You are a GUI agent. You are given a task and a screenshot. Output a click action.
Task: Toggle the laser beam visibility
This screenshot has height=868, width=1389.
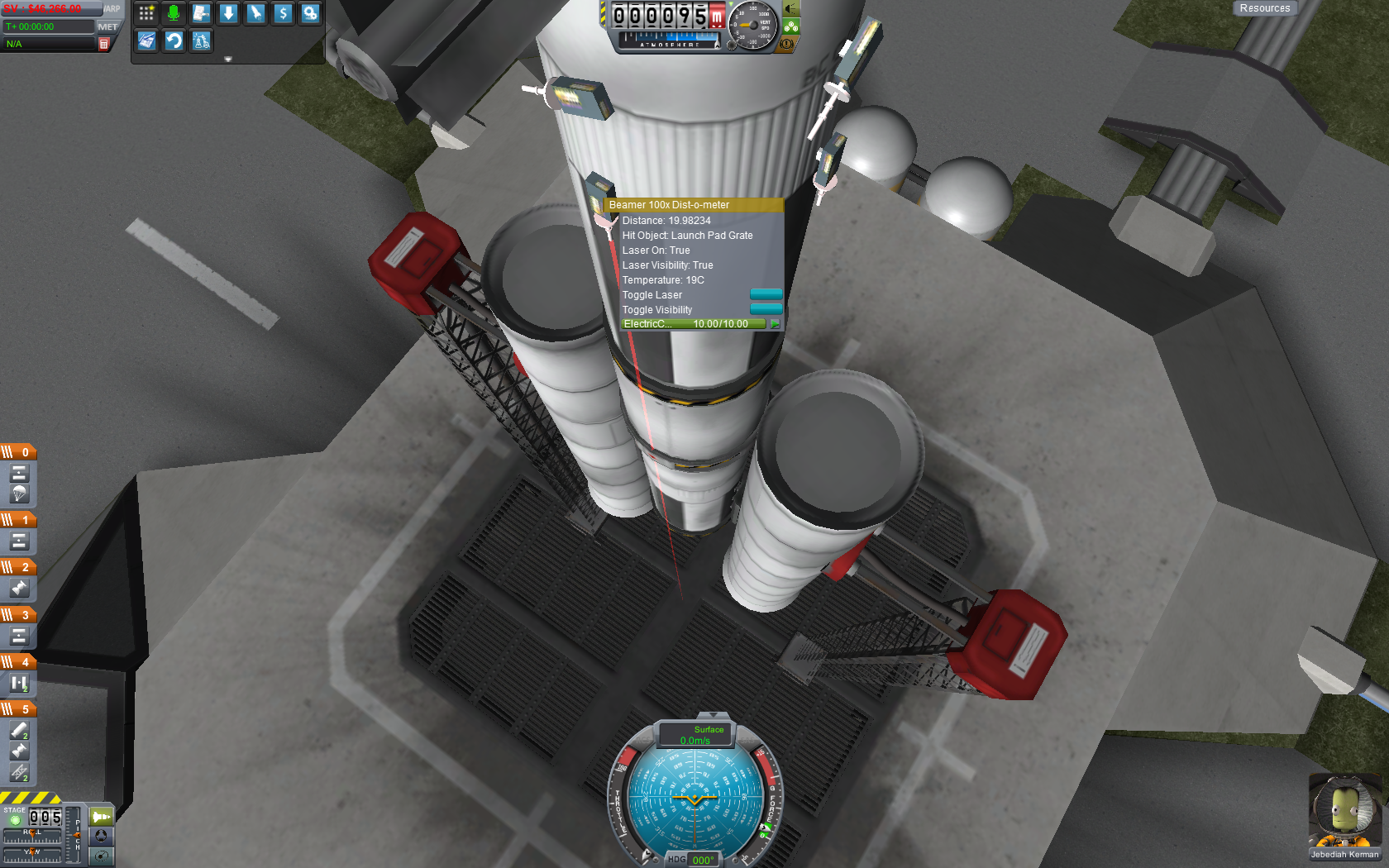[x=766, y=309]
